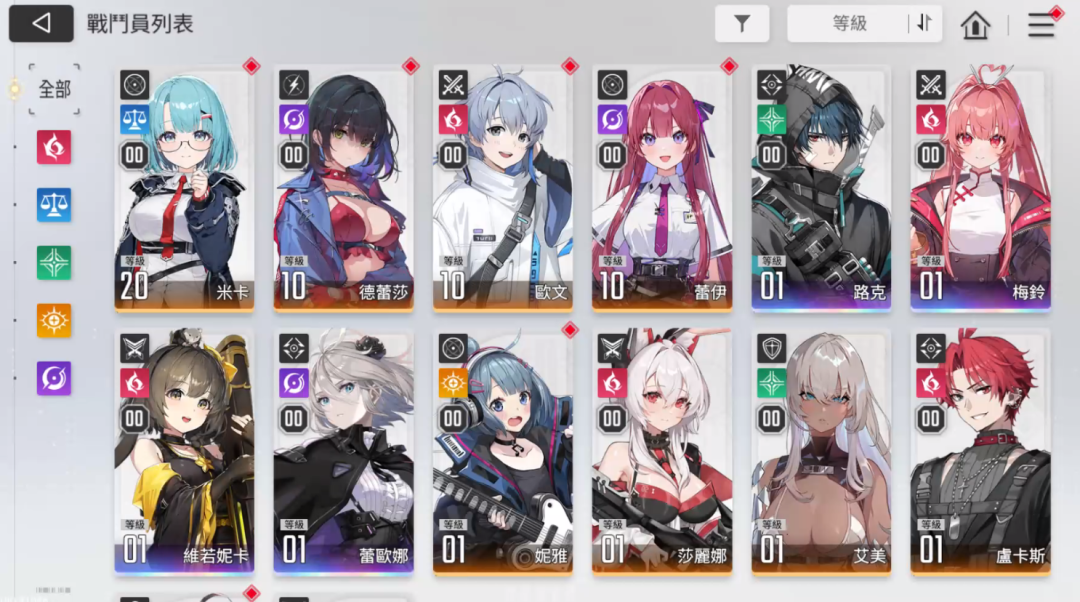Open the 等級 sort dropdown
This screenshot has height=602, width=1080.
[x=849, y=24]
